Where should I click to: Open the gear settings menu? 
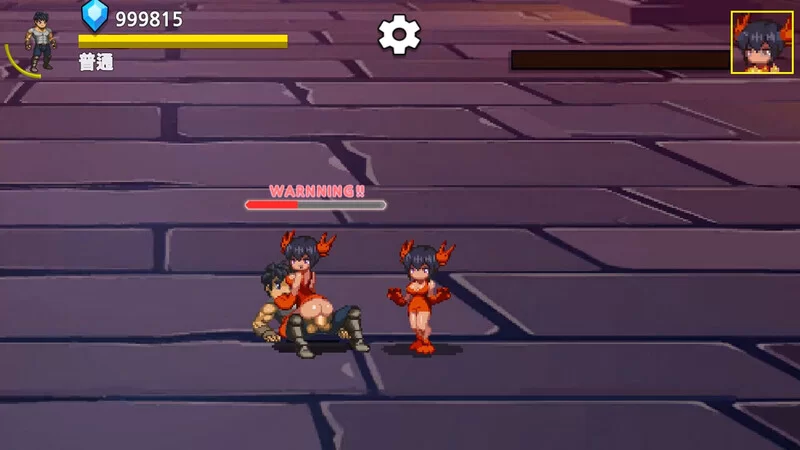pyautogui.click(x=399, y=36)
